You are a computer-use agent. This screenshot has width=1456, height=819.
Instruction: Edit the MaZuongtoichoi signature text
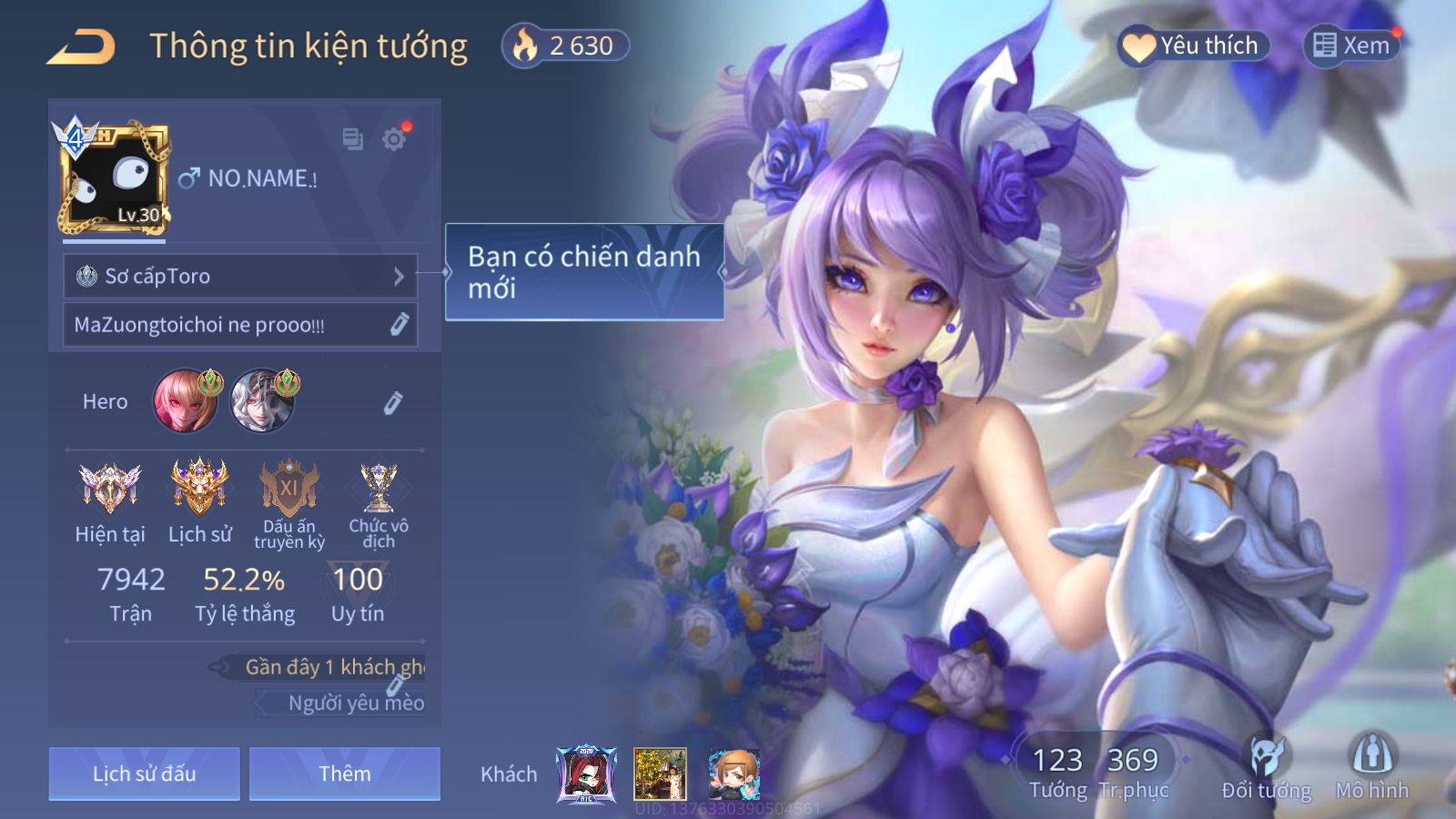399,325
